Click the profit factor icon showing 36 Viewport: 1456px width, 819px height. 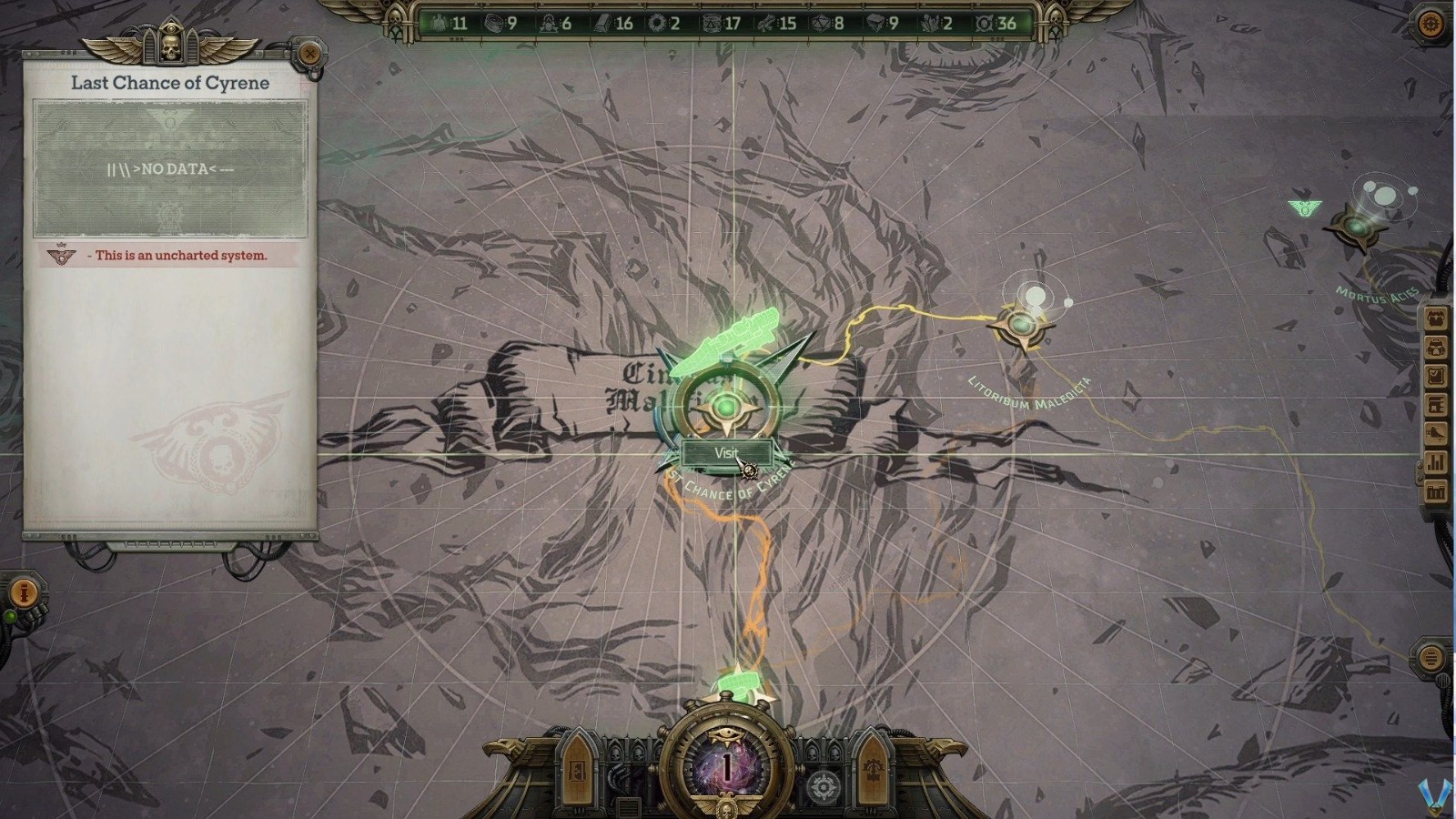point(983,25)
